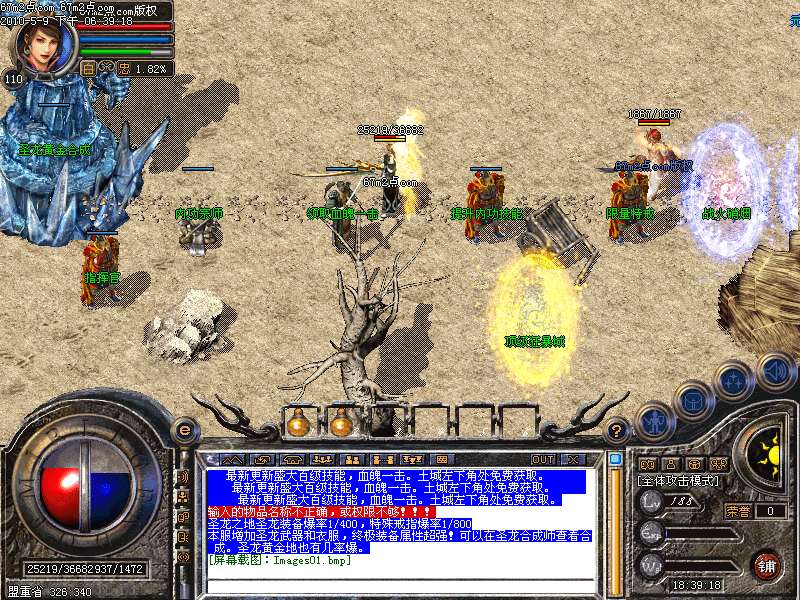The image size is (800, 600).
Task: Close the chat panel with X
Action: 572,459
